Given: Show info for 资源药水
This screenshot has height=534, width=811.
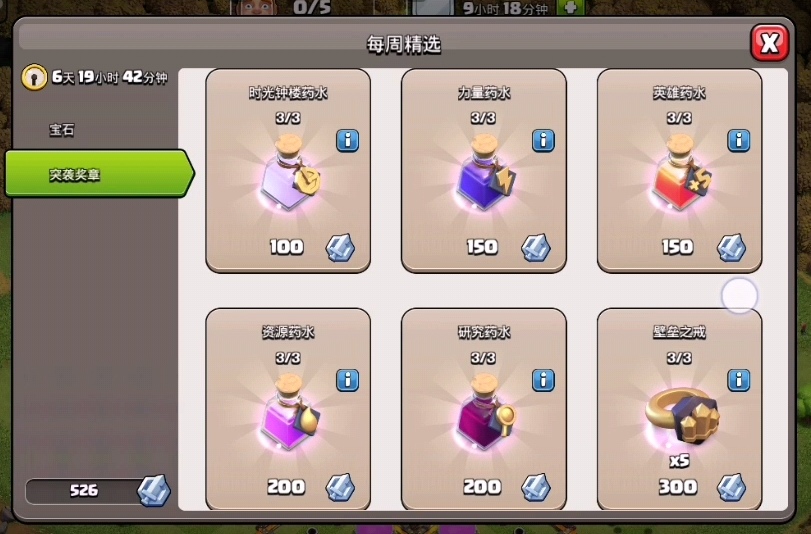Looking at the screenshot, I should tap(347, 380).
